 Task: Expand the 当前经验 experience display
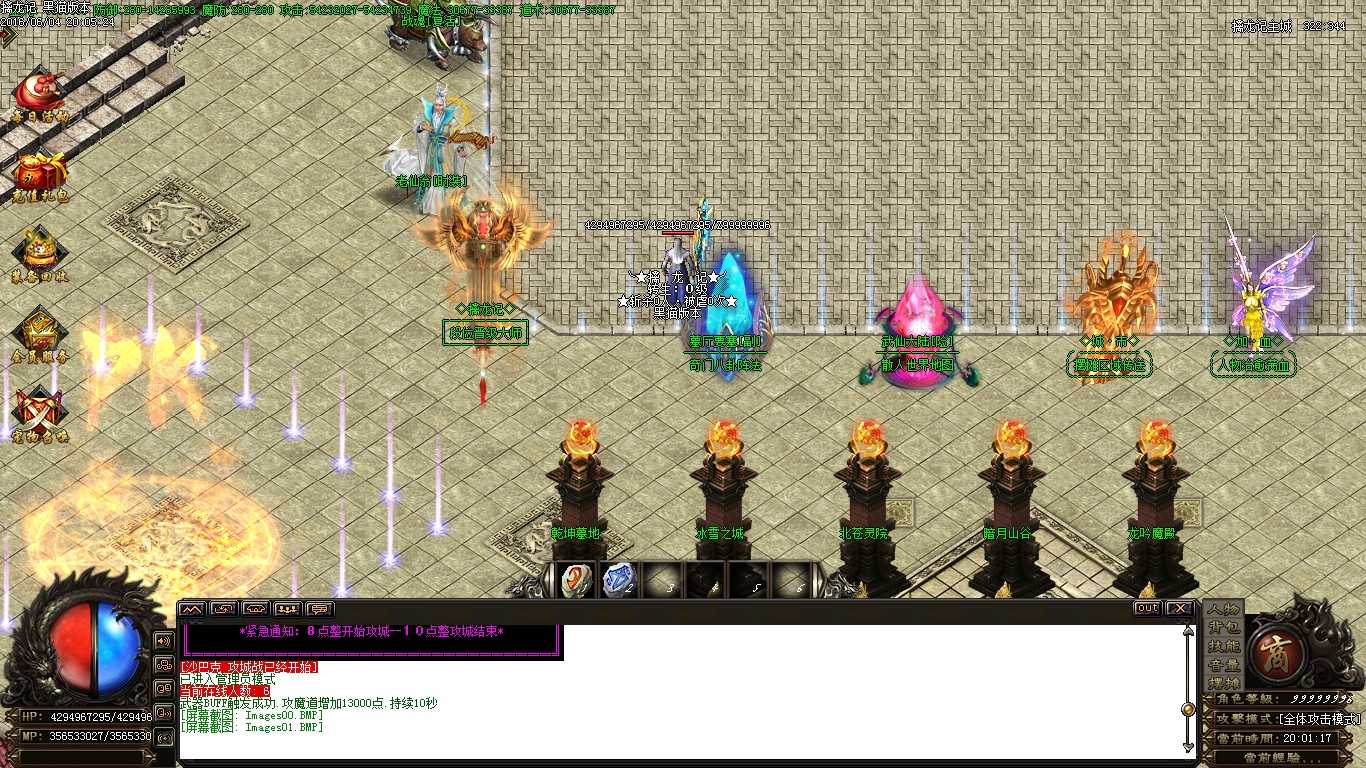tap(1290, 756)
